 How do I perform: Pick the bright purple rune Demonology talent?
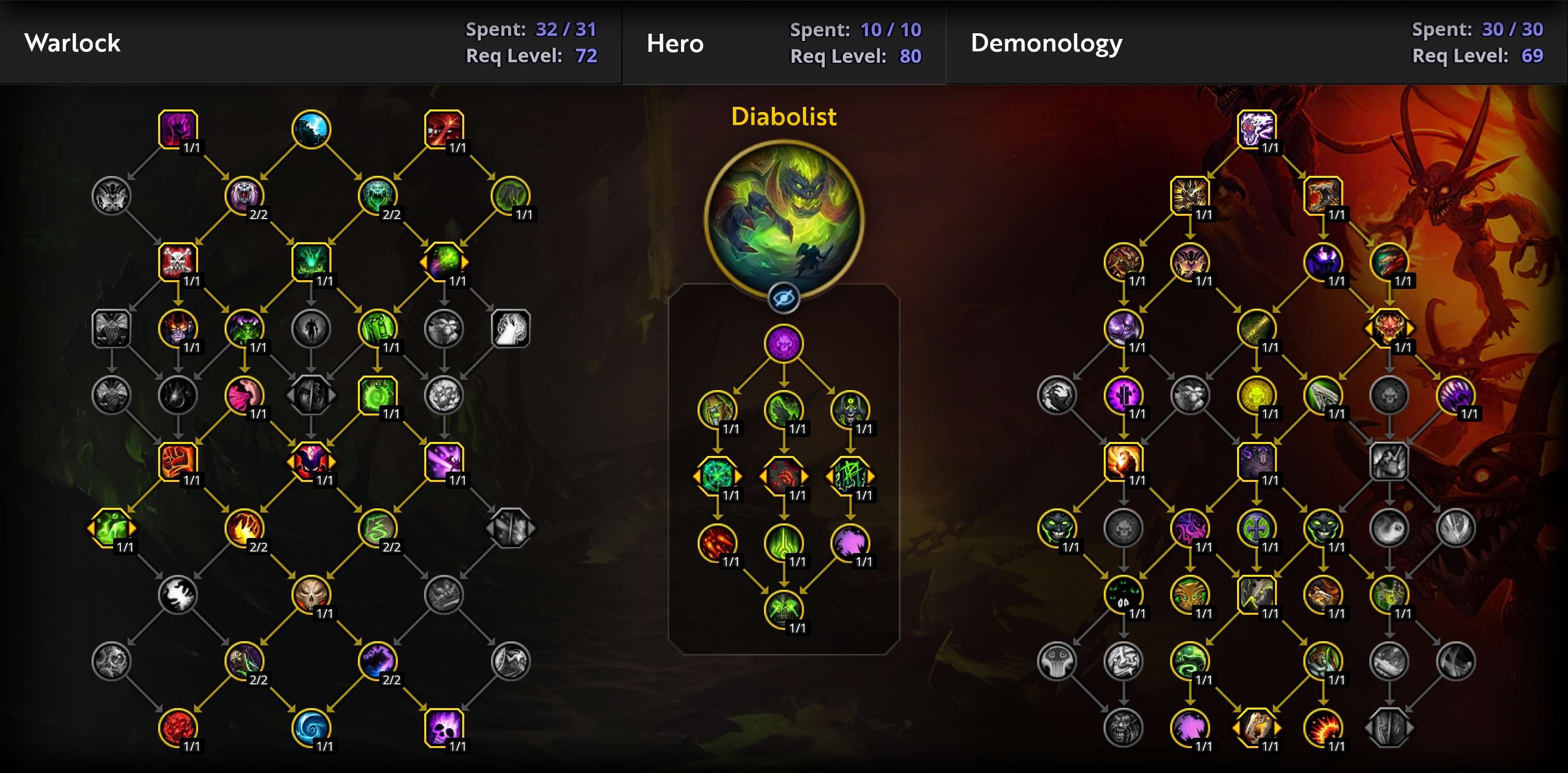[1123, 395]
